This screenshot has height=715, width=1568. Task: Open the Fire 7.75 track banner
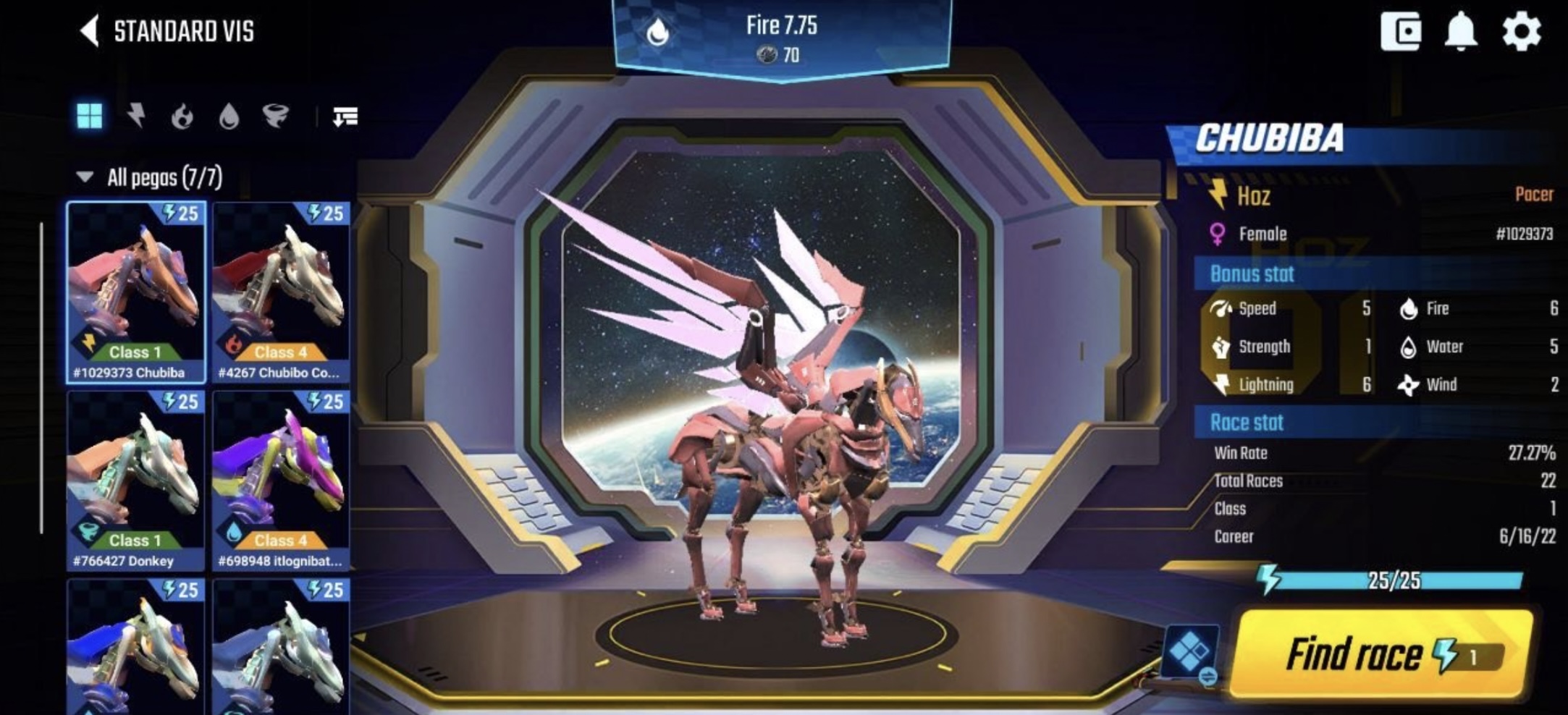(782, 38)
